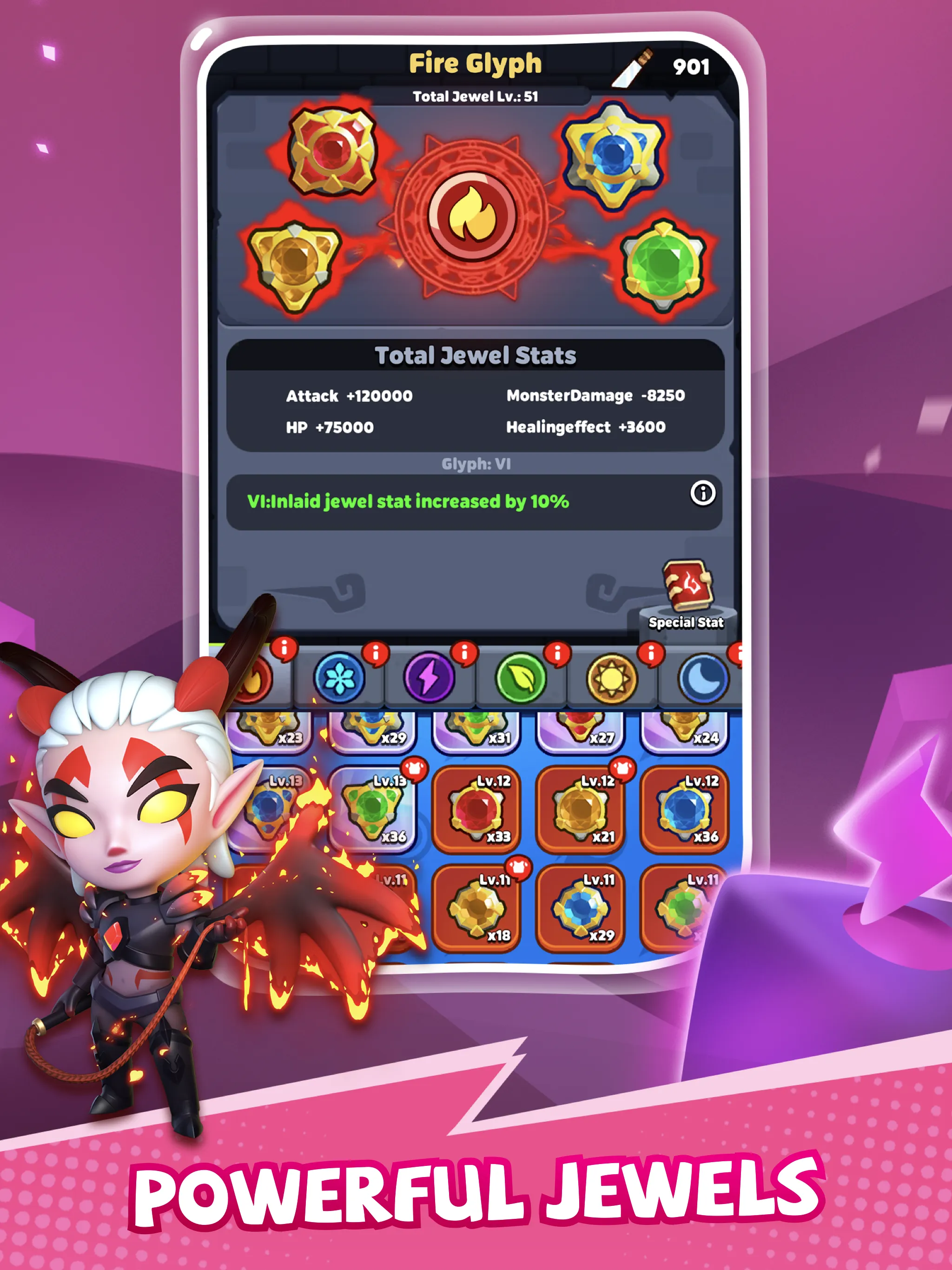Open the info circle next to glyph bonus
This screenshot has width=952, height=1270.
703,494
